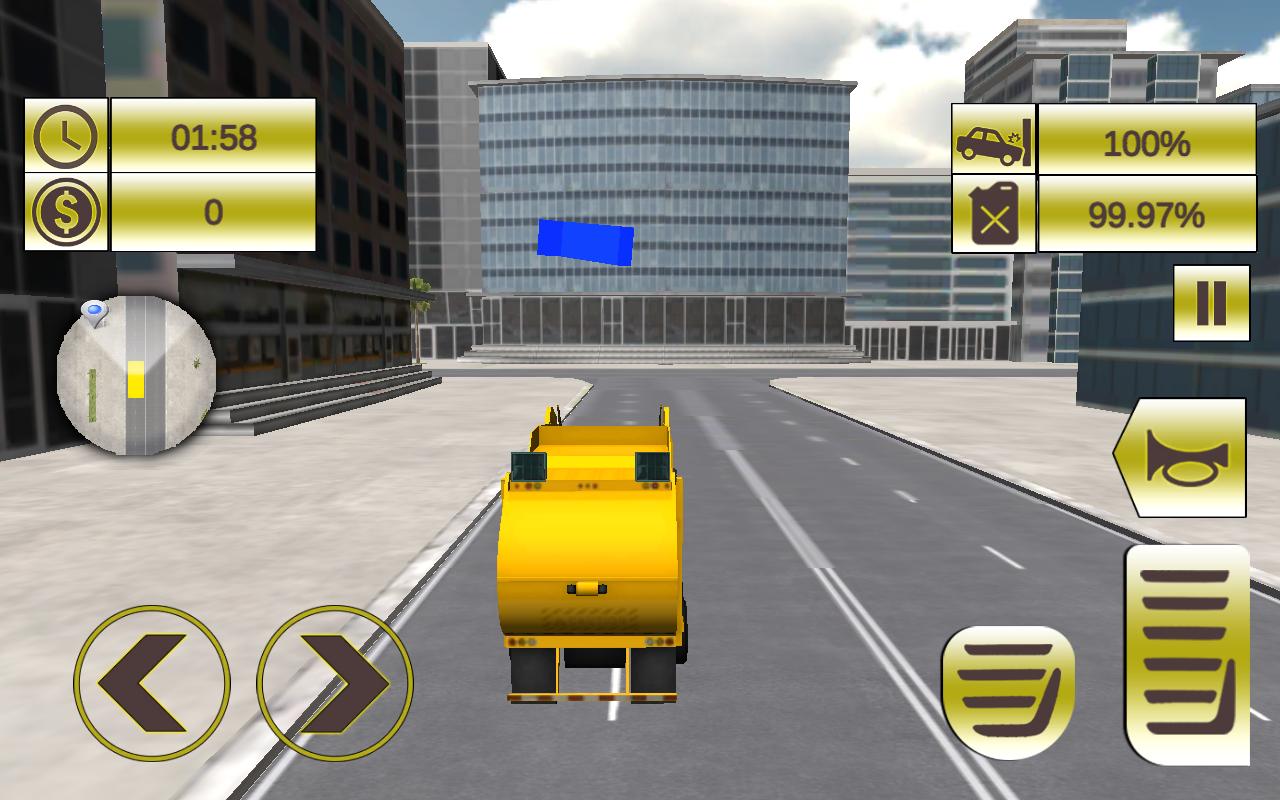Image resolution: width=1280 pixels, height=800 pixels.
Task: Tap the dollar coin icon
Action: pos(65,211)
